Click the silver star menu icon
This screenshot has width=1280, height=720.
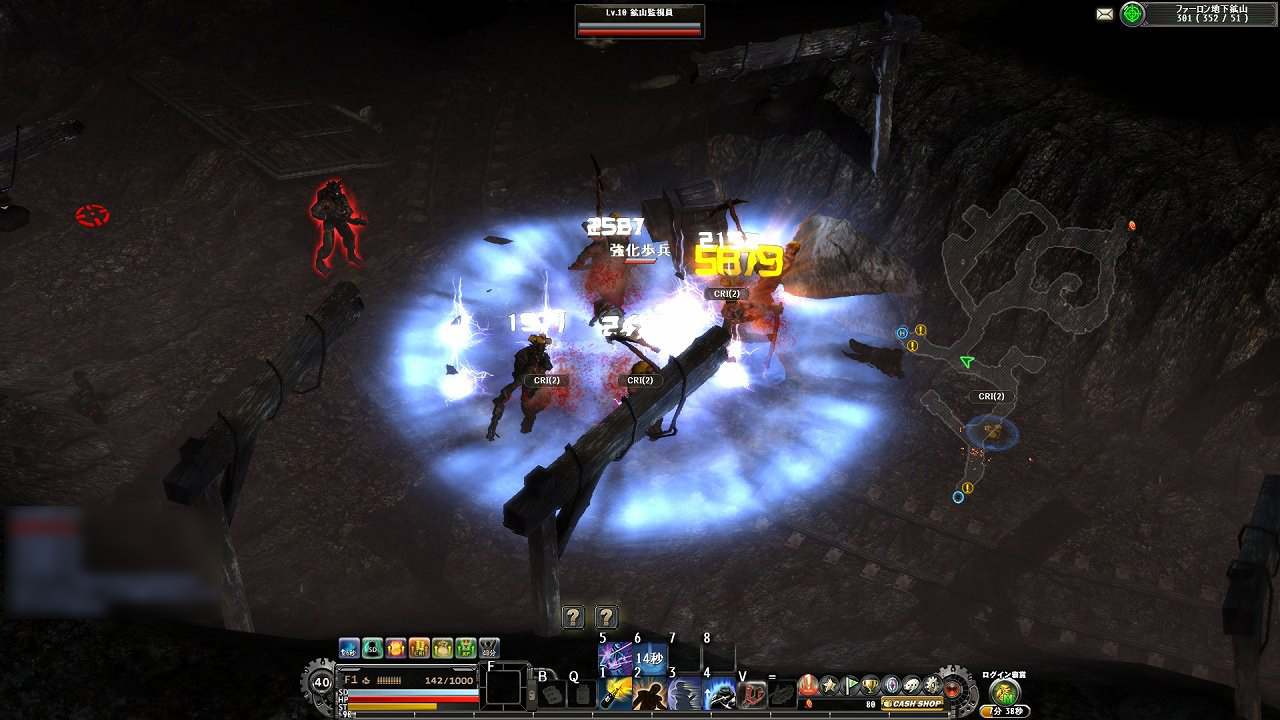pyautogui.click(x=829, y=685)
